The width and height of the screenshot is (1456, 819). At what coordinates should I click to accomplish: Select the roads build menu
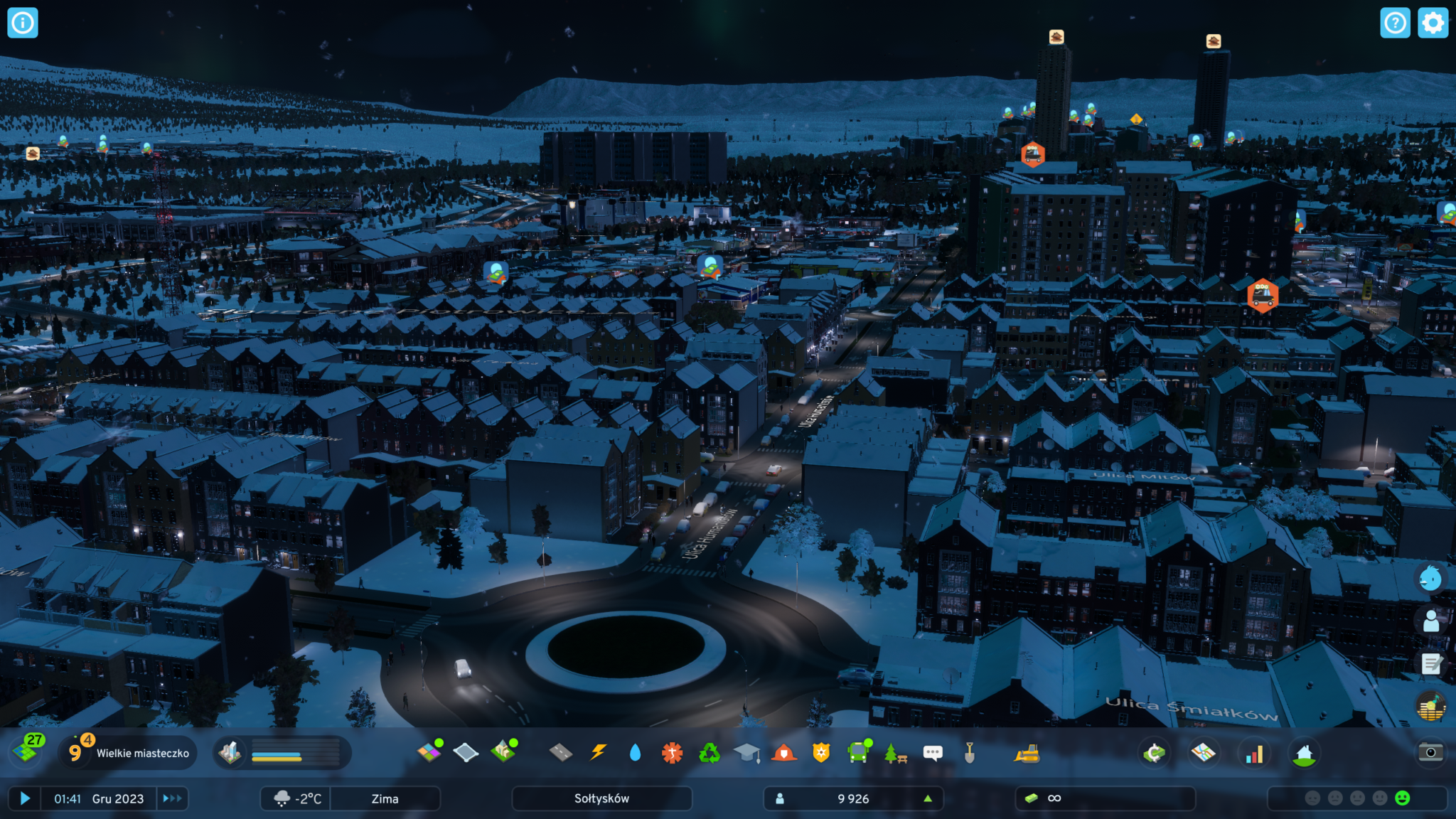pos(561,752)
